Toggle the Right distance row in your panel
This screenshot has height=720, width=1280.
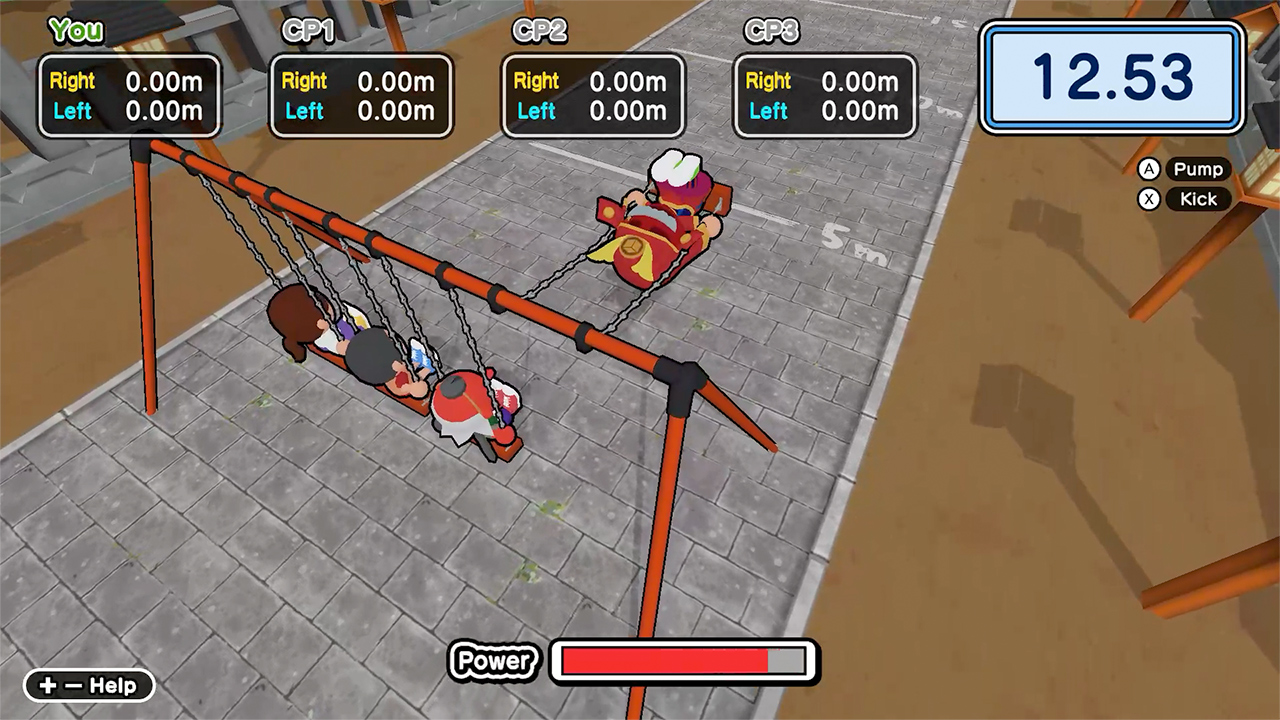[128, 81]
